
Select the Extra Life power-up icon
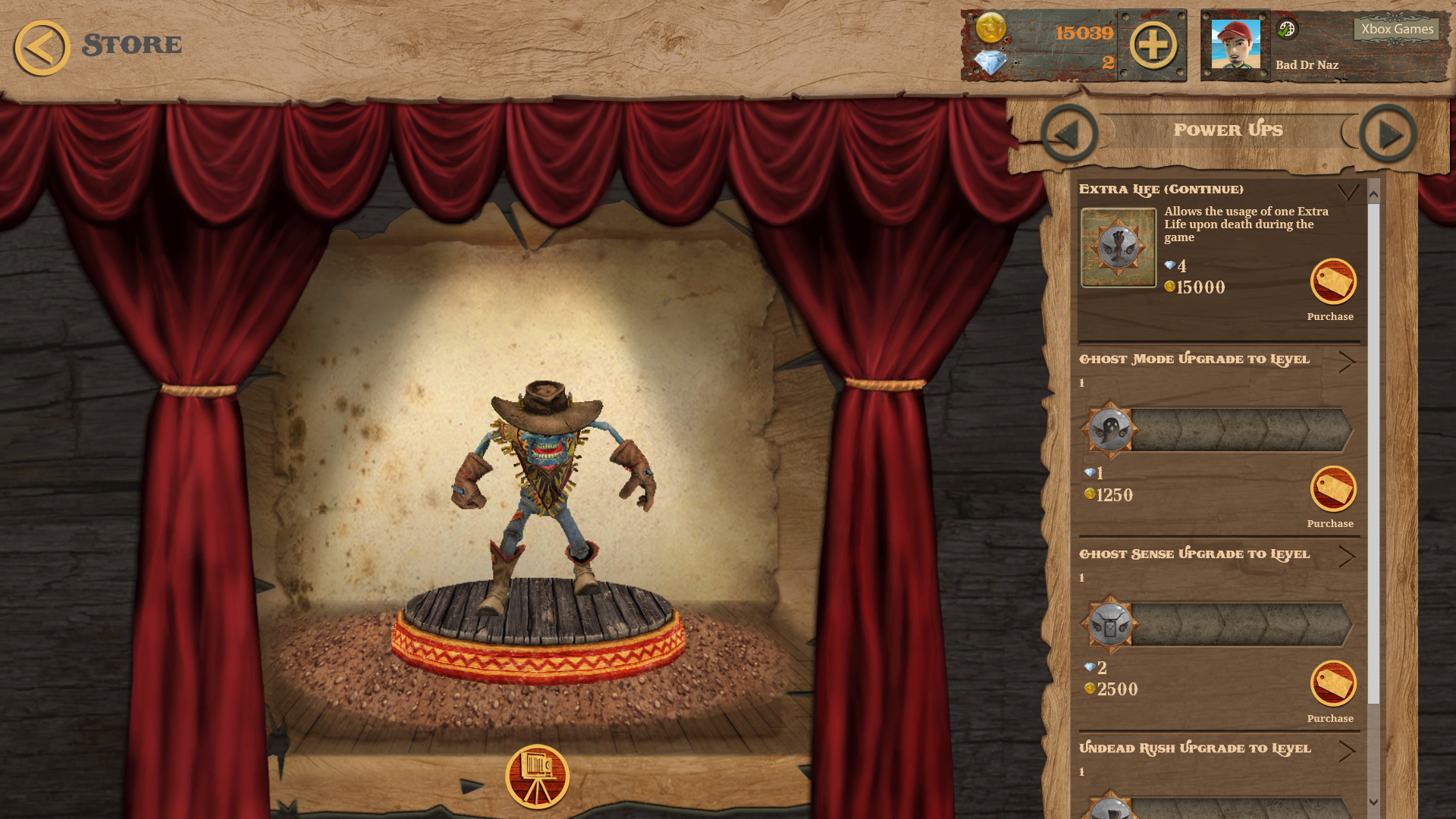tap(1118, 247)
